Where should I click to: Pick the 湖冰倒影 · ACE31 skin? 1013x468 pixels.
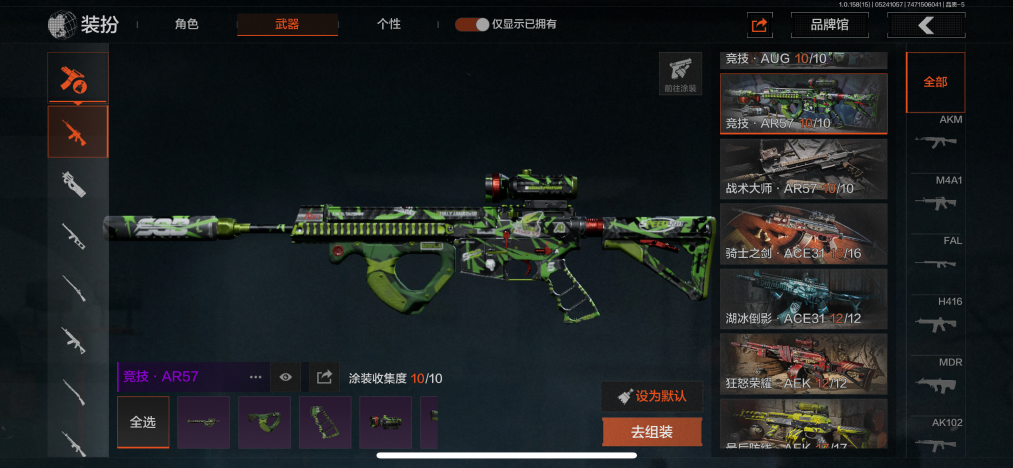(803, 298)
